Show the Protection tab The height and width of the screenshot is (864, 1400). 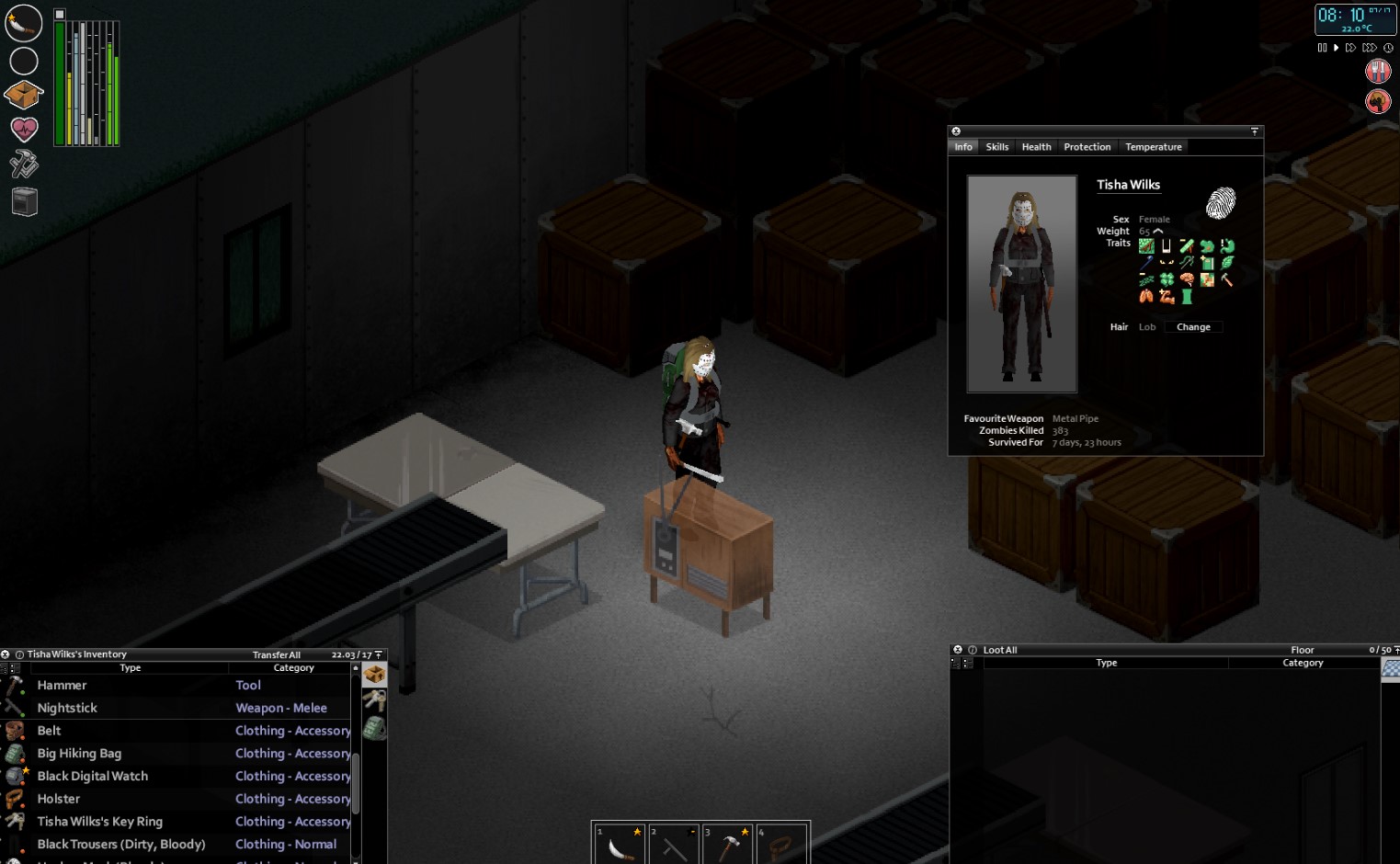click(x=1087, y=147)
